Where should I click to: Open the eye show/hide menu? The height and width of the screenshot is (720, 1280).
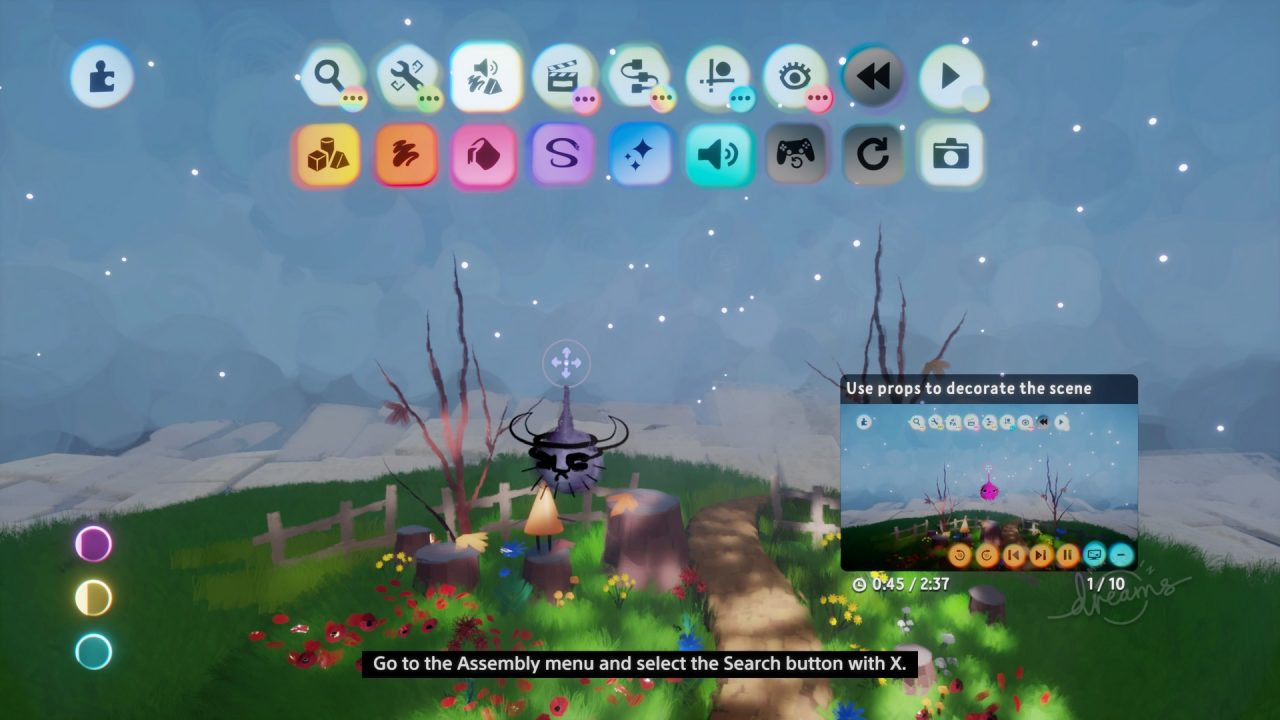794,76
